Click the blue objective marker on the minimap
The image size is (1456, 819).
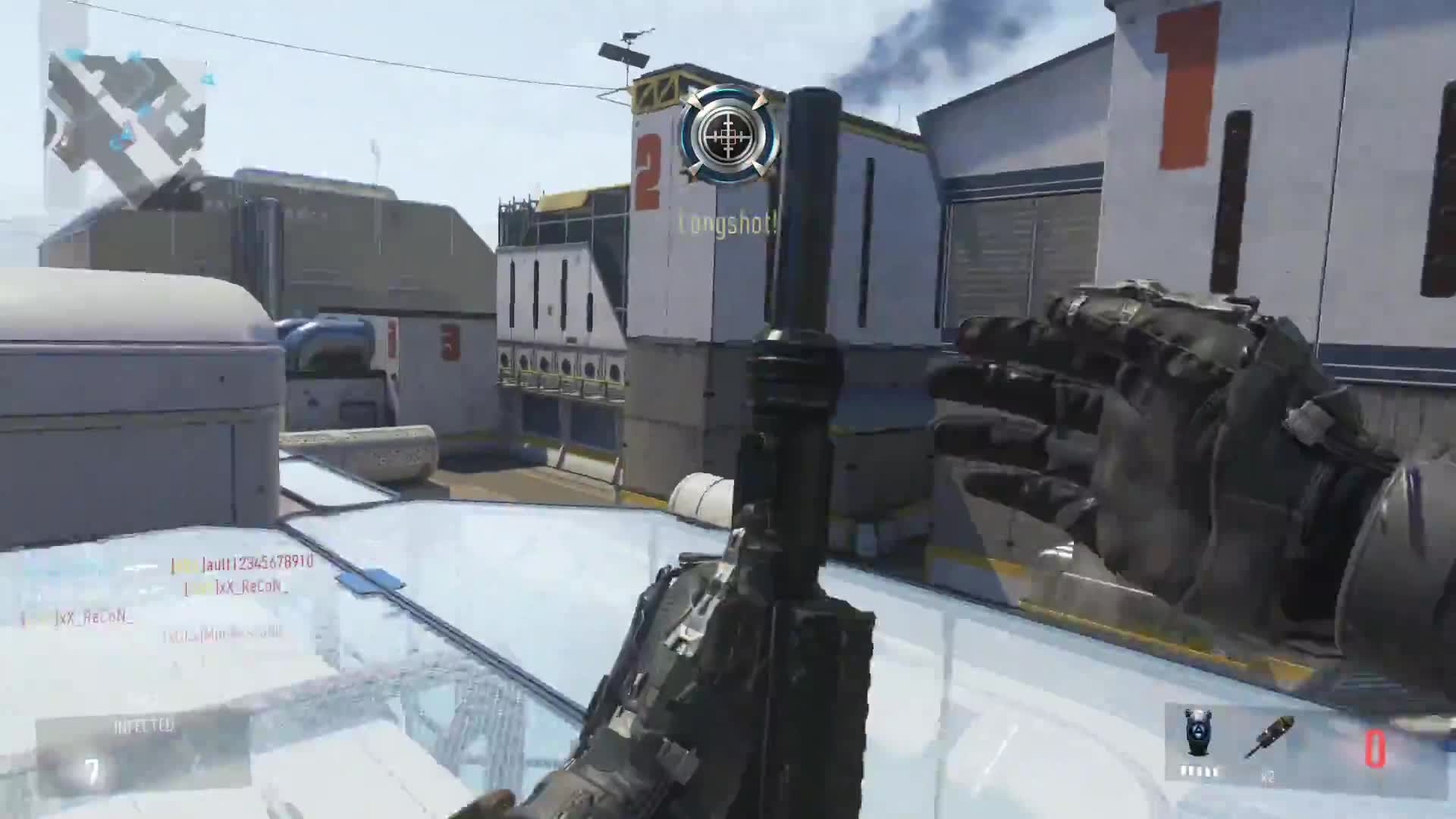(135, 55)
